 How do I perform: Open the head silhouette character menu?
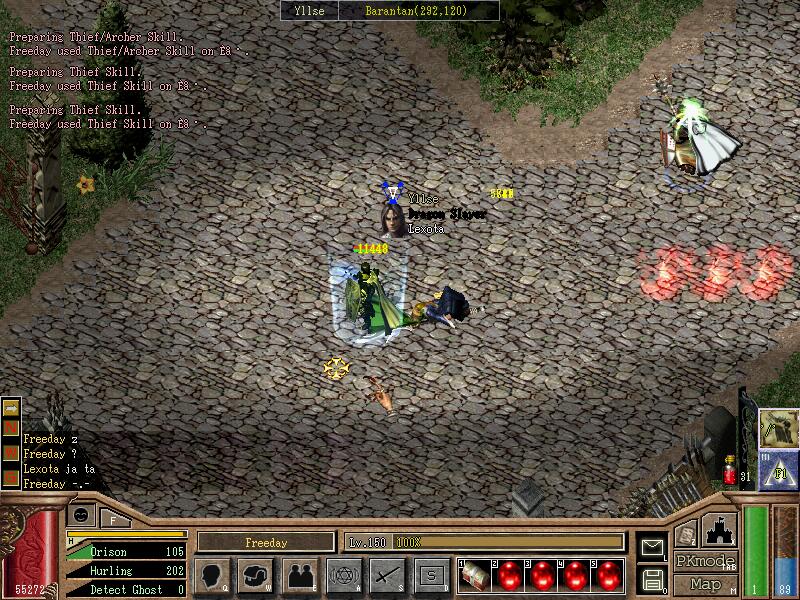point(214,575)
